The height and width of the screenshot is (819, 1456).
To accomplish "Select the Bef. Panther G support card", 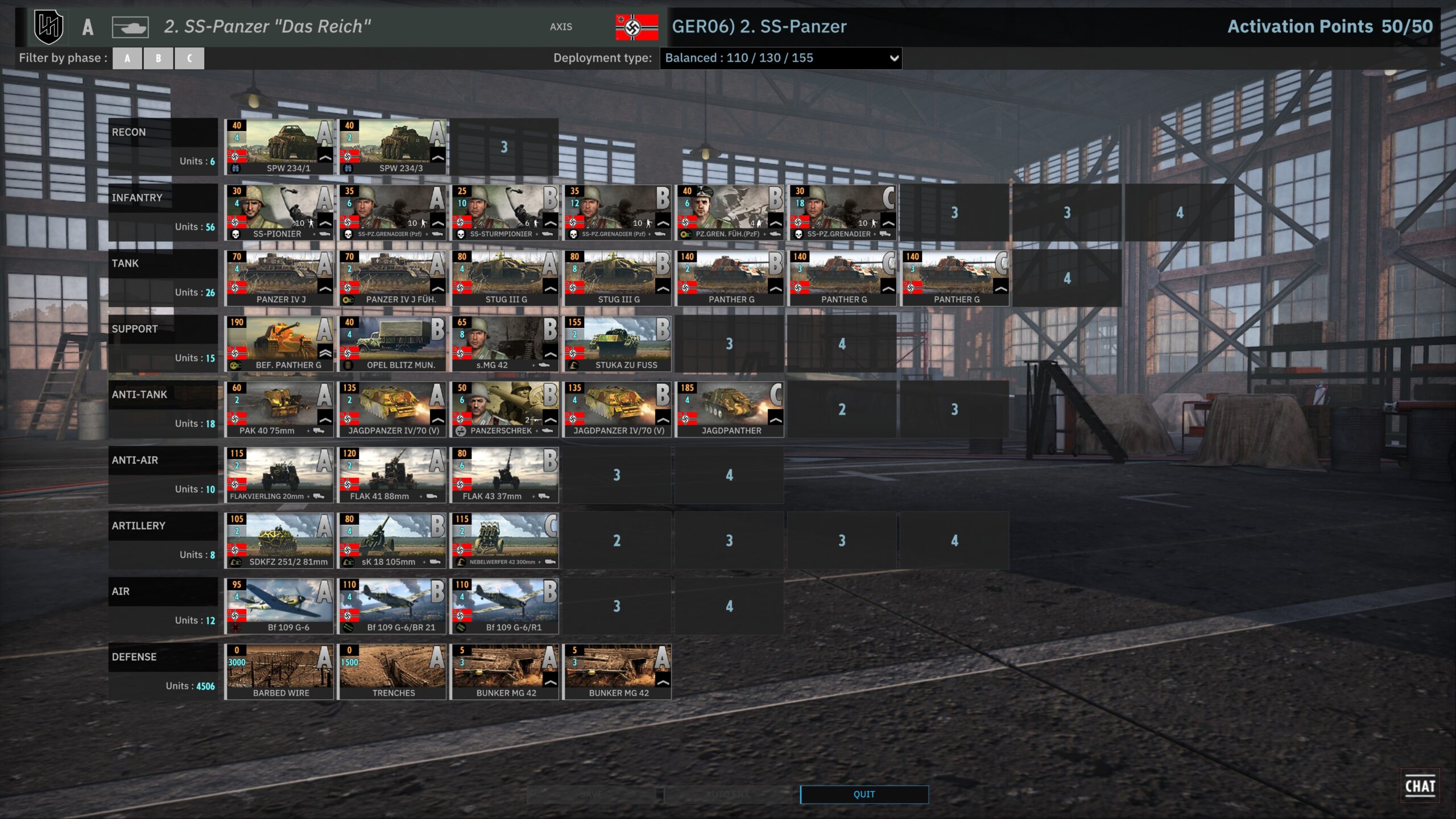I will click(279, 344).
